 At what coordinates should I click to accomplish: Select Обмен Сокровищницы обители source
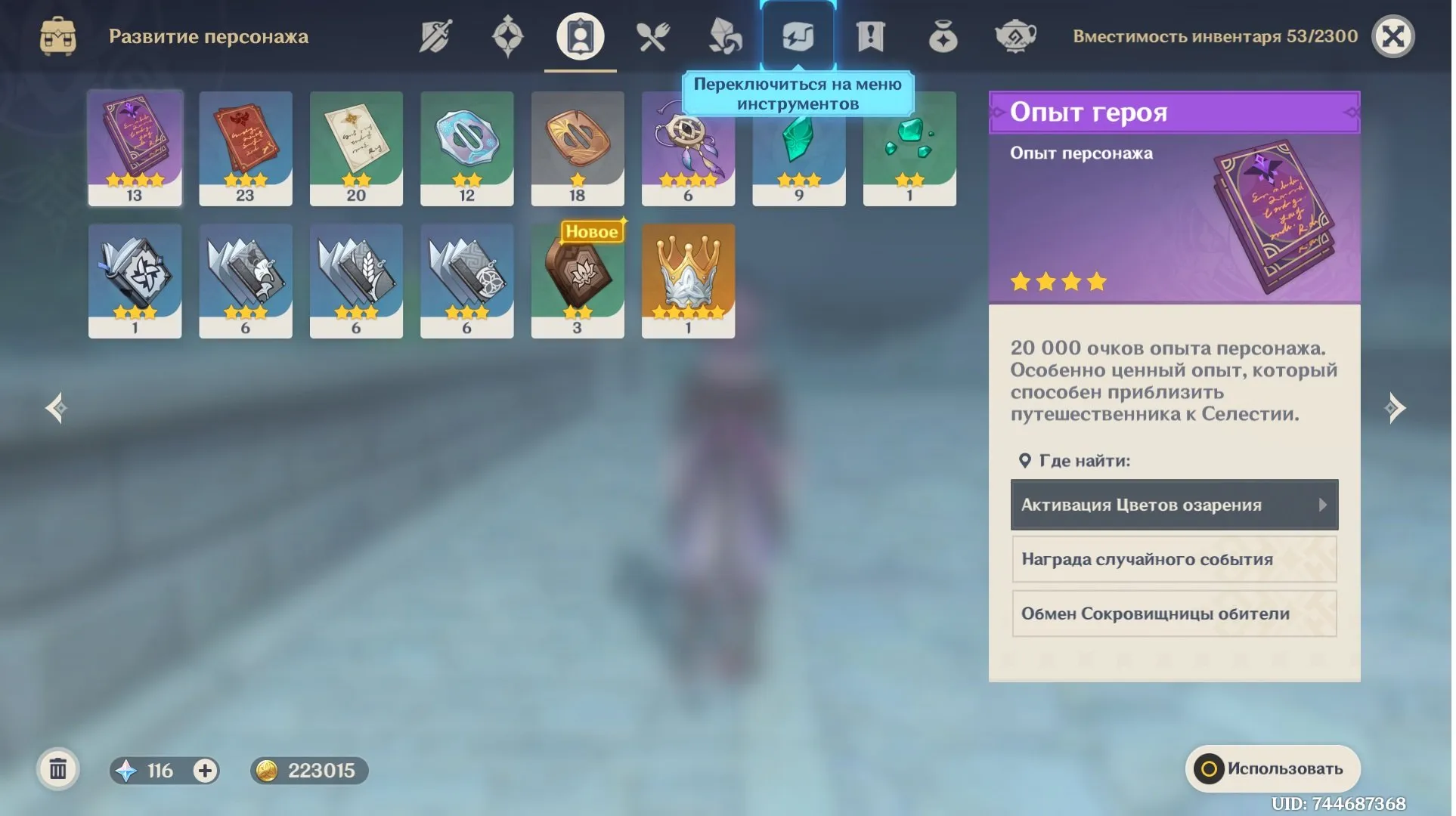tap(1173, 614)
